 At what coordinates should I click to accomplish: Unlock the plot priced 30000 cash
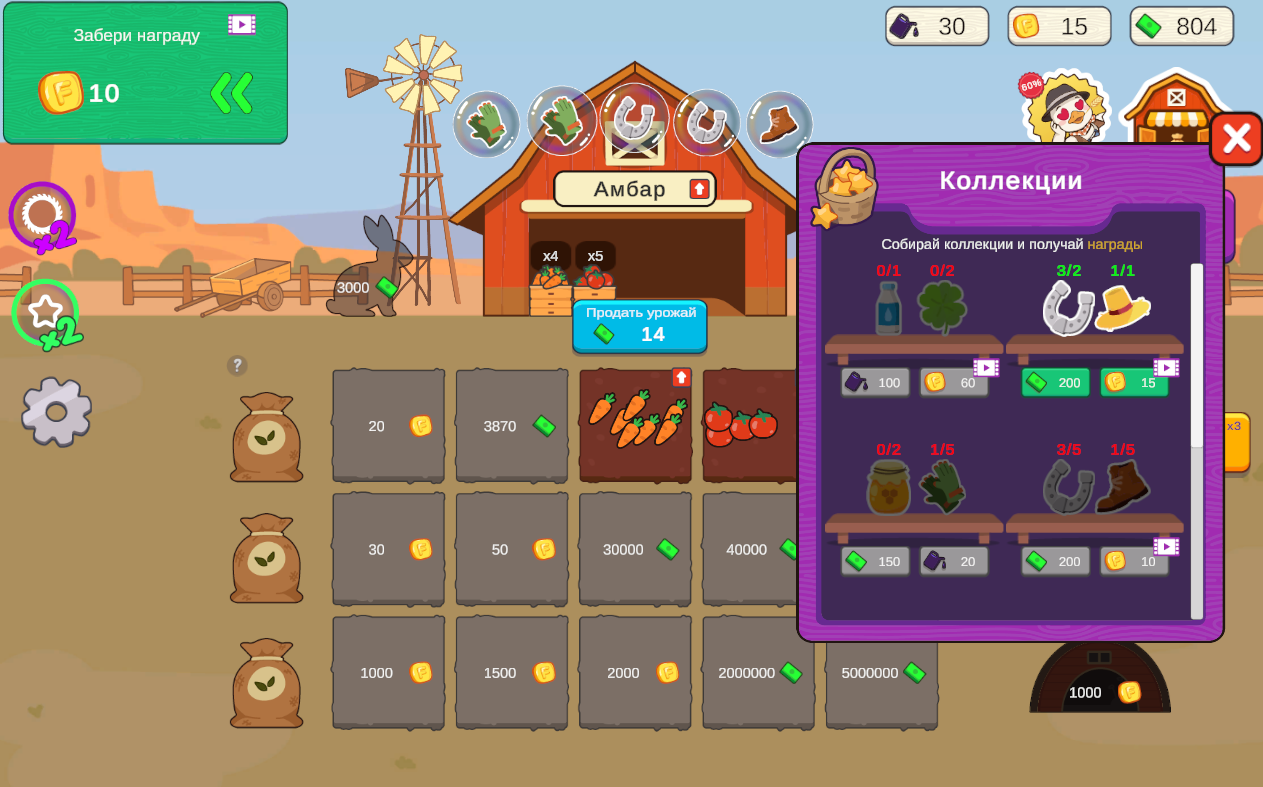click(635, 549)
